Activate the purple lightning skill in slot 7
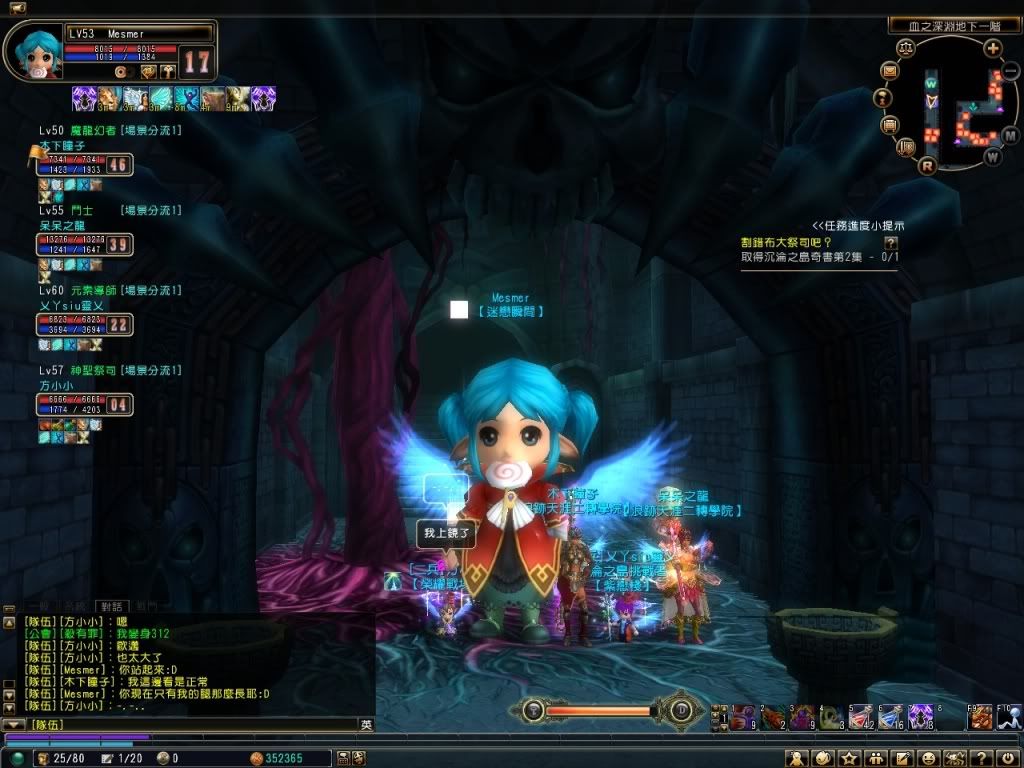The height and width of the screenshot is (768, 1024). 920,716
